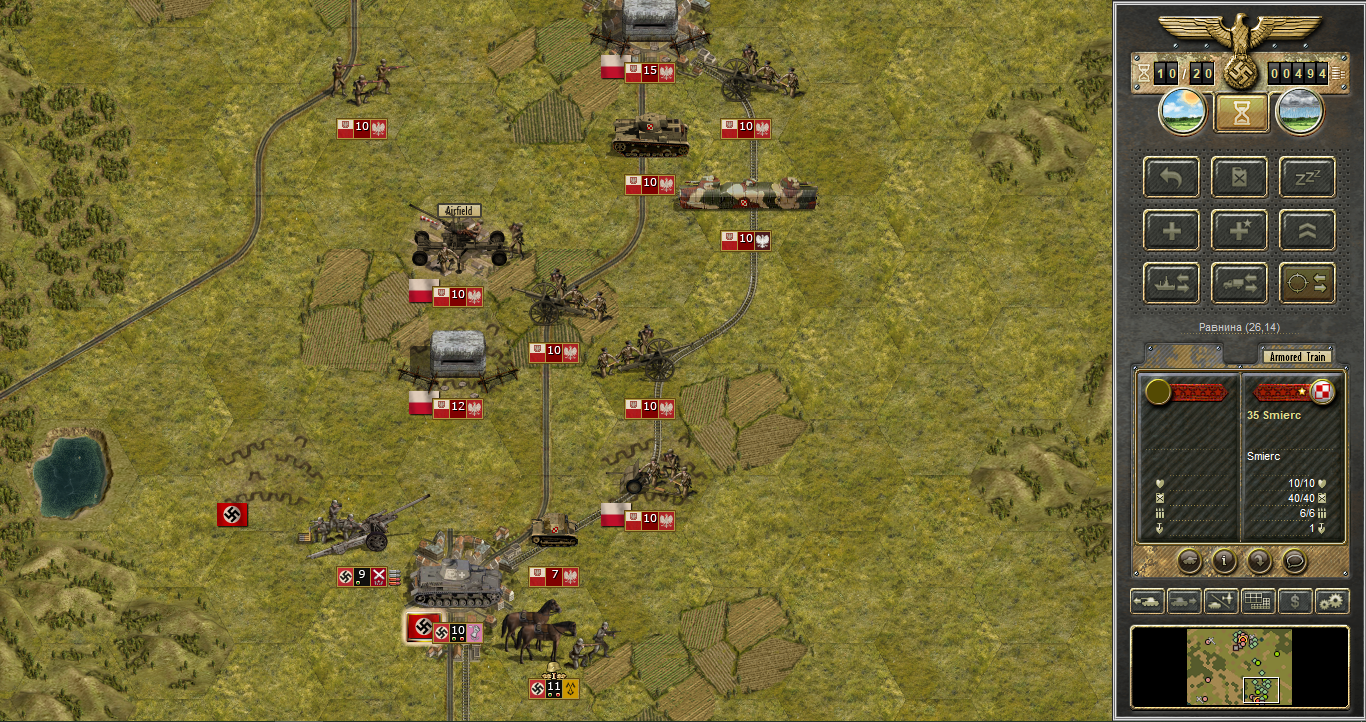Click the crosshair switch-mode button

1307,284
